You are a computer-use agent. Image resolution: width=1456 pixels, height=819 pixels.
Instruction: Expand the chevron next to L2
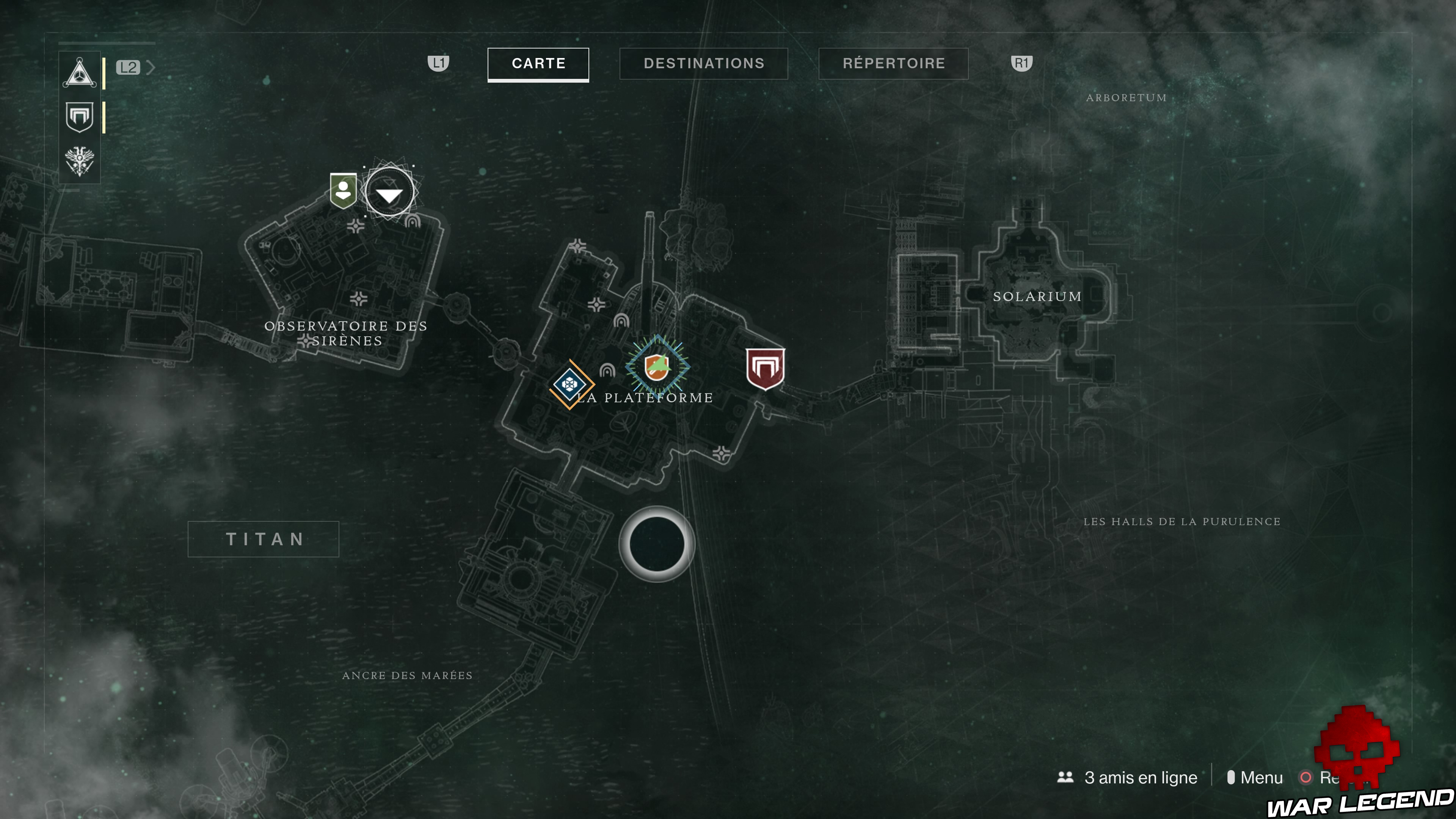click(x=151, y=67)
